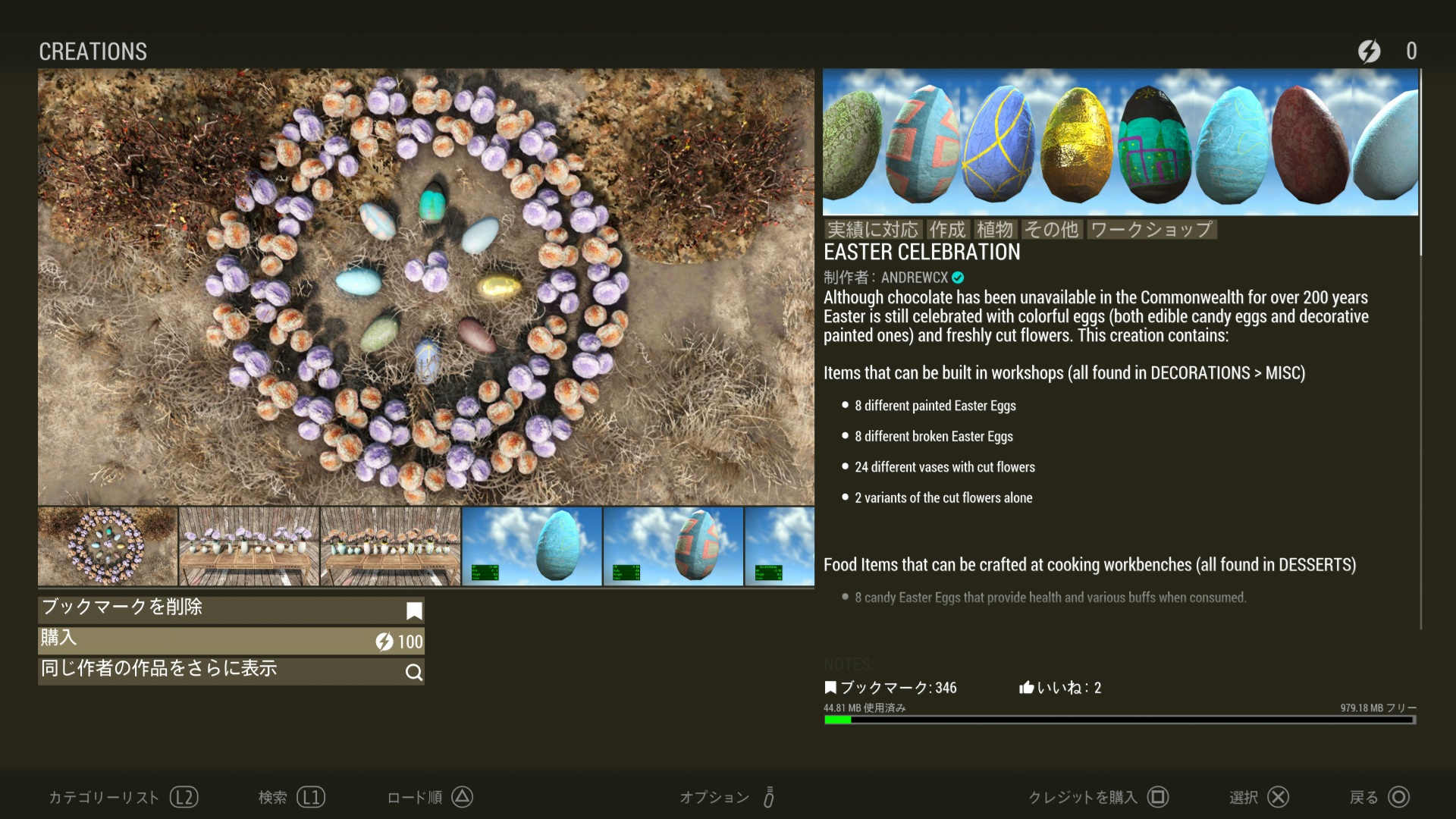Click the その他 category tag
Screen dimensions: 1456x819
click(1051, 229)
